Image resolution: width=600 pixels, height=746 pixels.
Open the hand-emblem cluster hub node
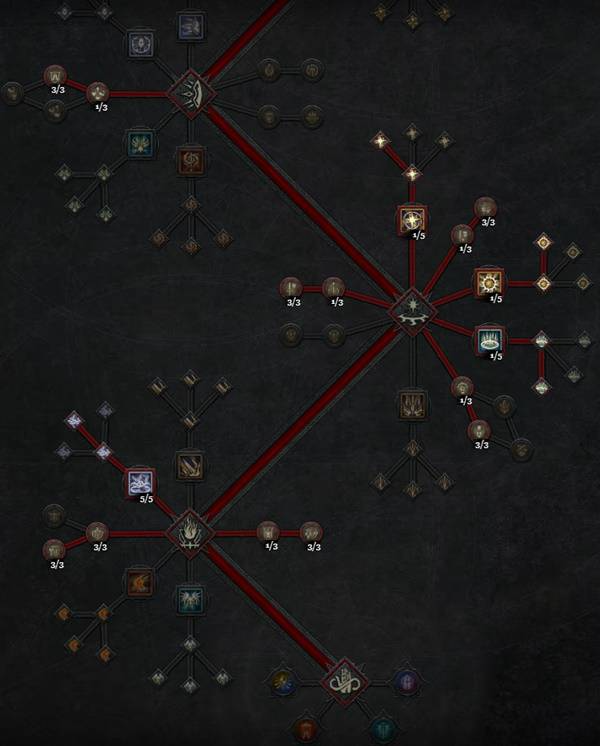pyautogui.click(x=343, y=683)
